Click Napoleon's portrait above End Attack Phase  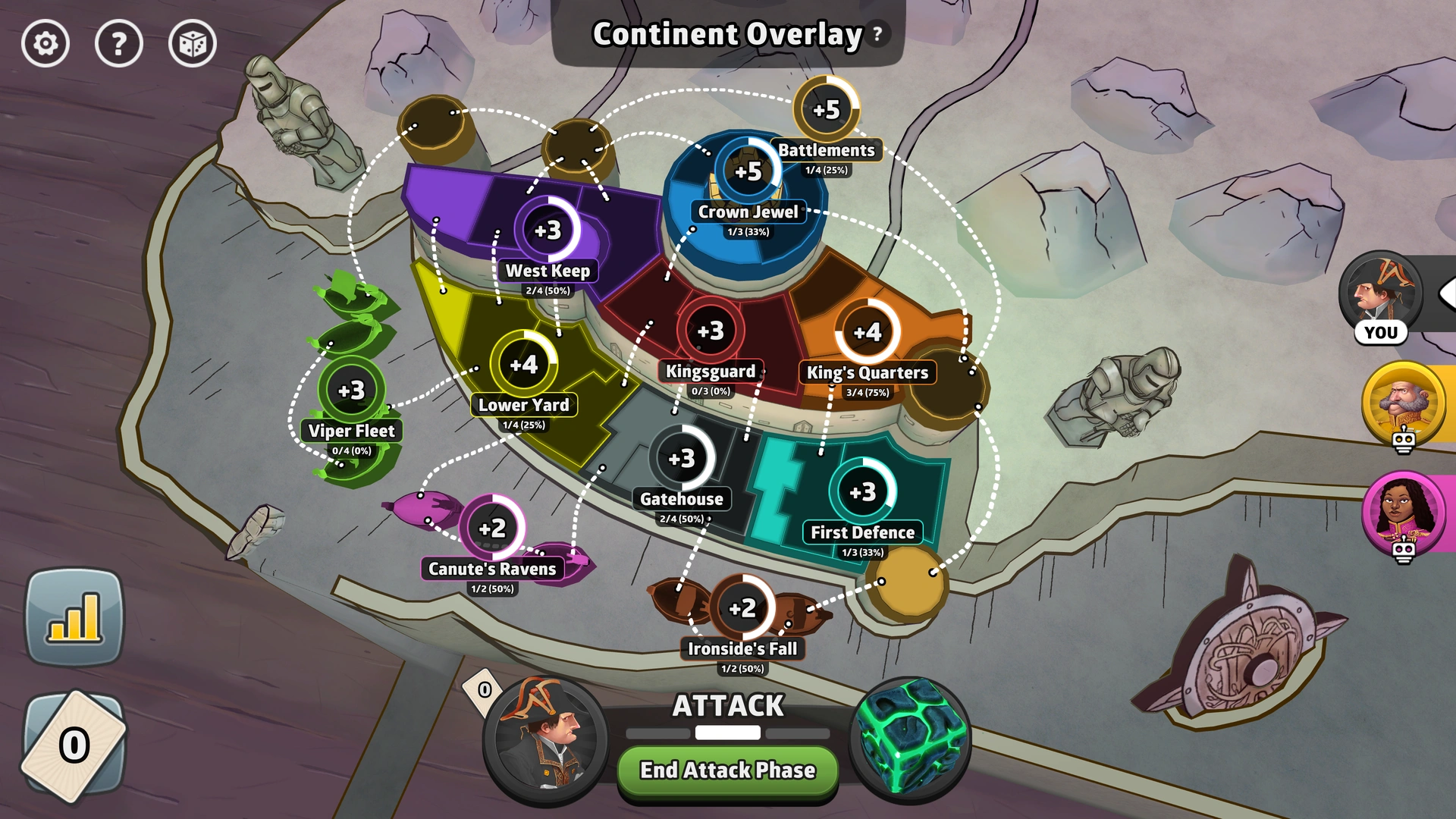541,739
